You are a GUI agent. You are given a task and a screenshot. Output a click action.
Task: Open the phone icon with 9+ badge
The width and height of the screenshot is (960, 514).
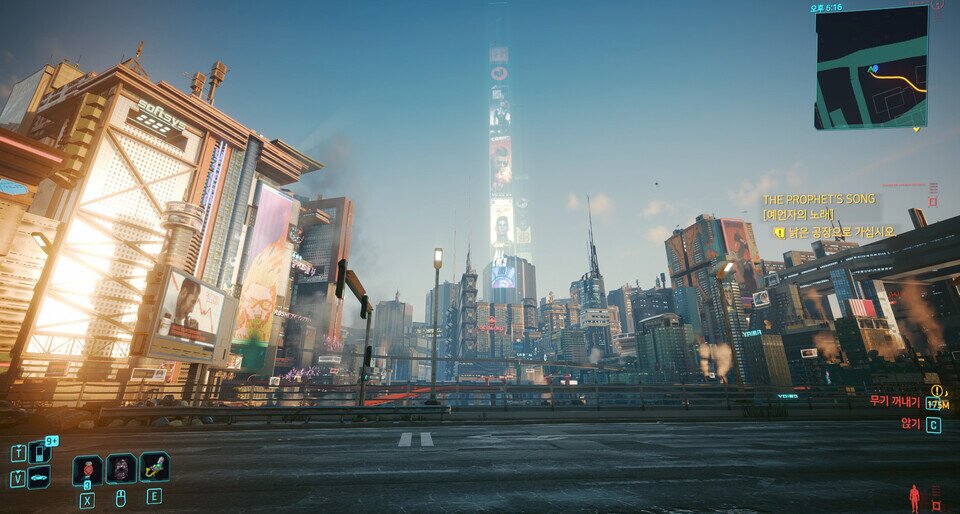[x=39, y=452]
